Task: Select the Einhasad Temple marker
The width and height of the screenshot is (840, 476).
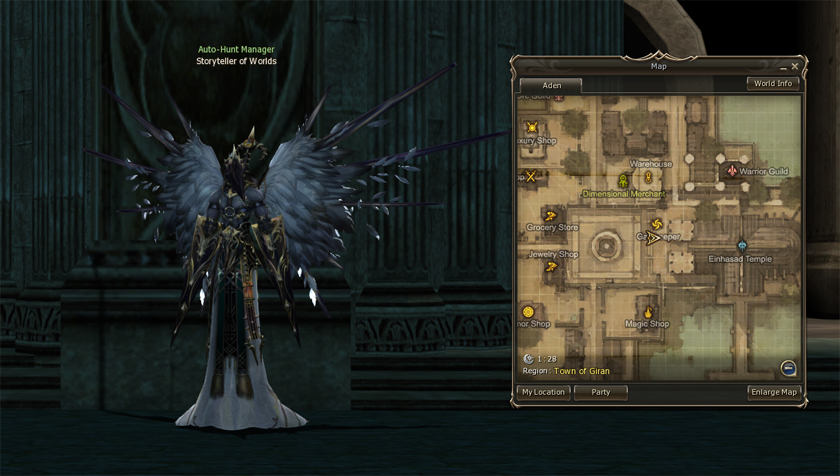Action: coord(742,245)
